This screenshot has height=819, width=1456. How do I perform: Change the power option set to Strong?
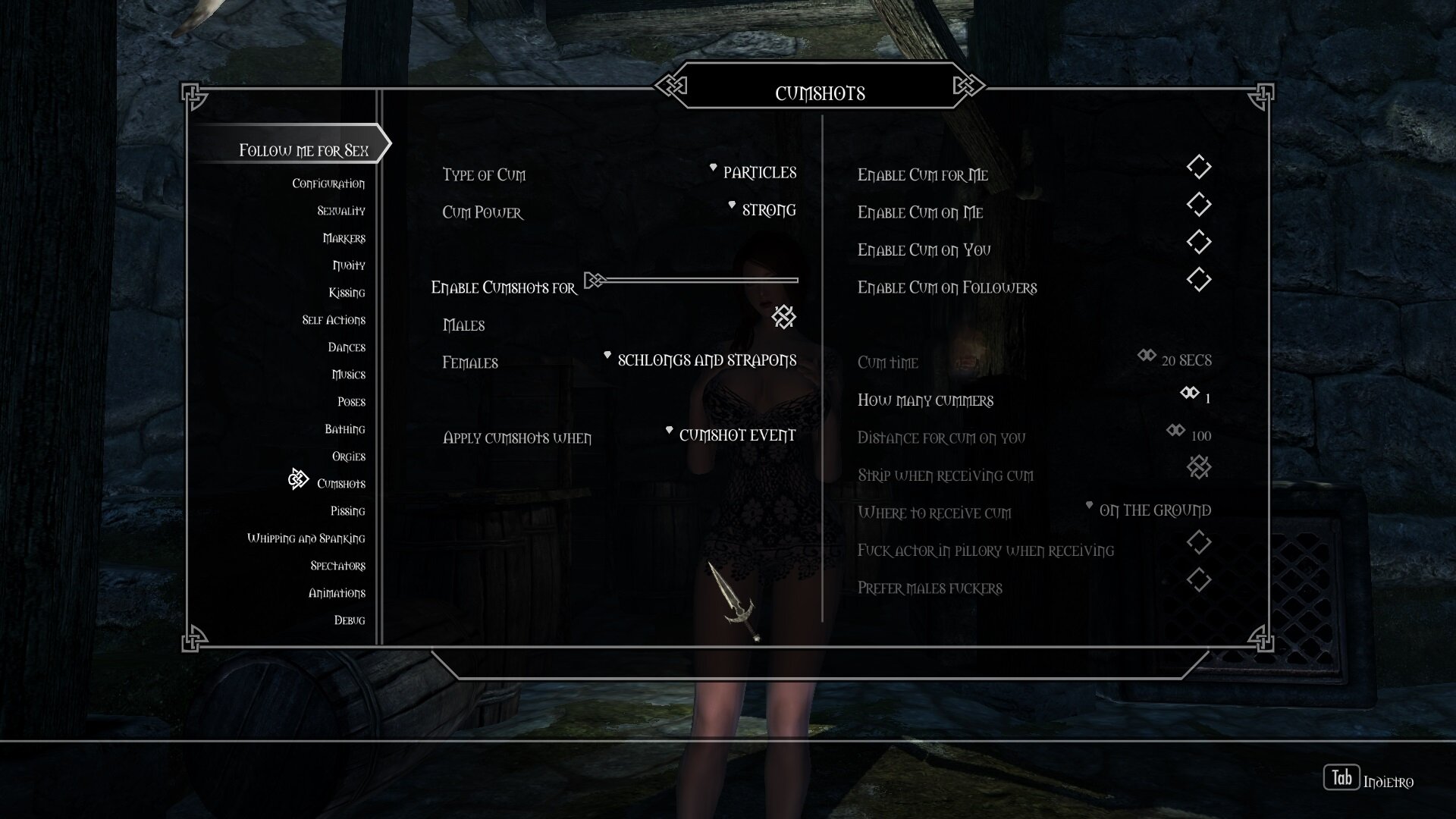(768, 211)
